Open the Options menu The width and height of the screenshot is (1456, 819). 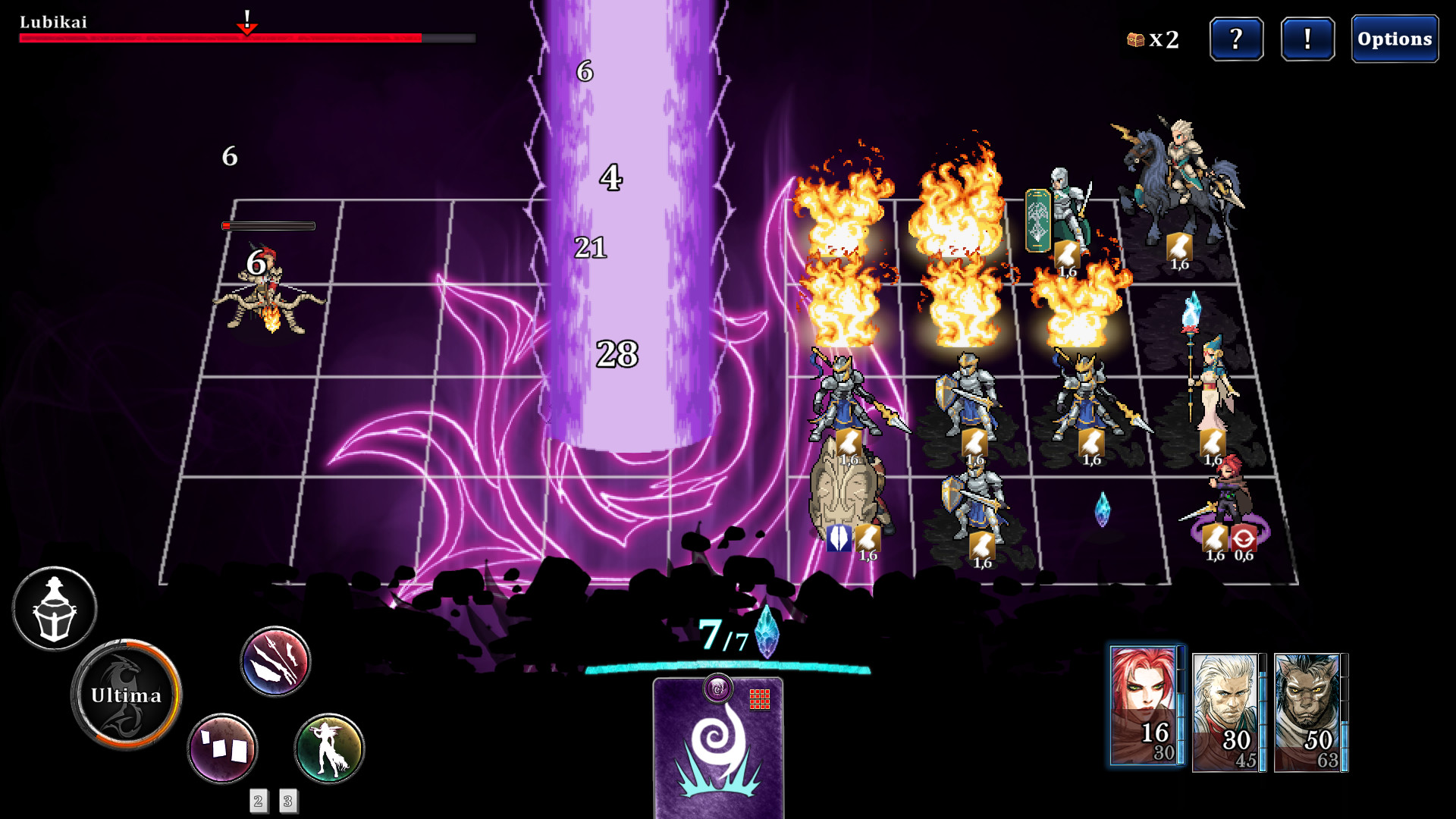click(1395, 37)
